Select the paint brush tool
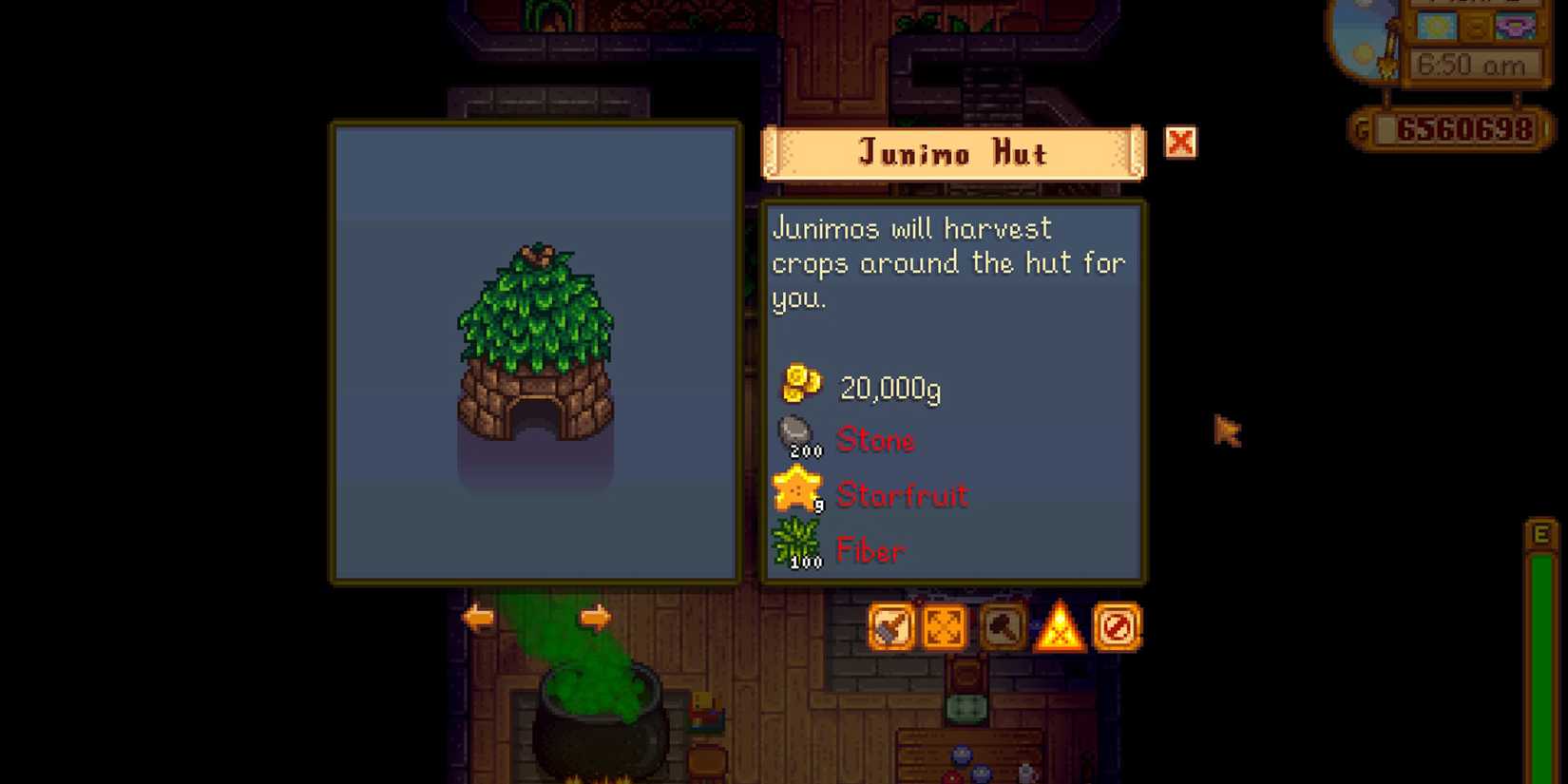The width and height of the screenshot is (1568, 784). coord(890,627)
